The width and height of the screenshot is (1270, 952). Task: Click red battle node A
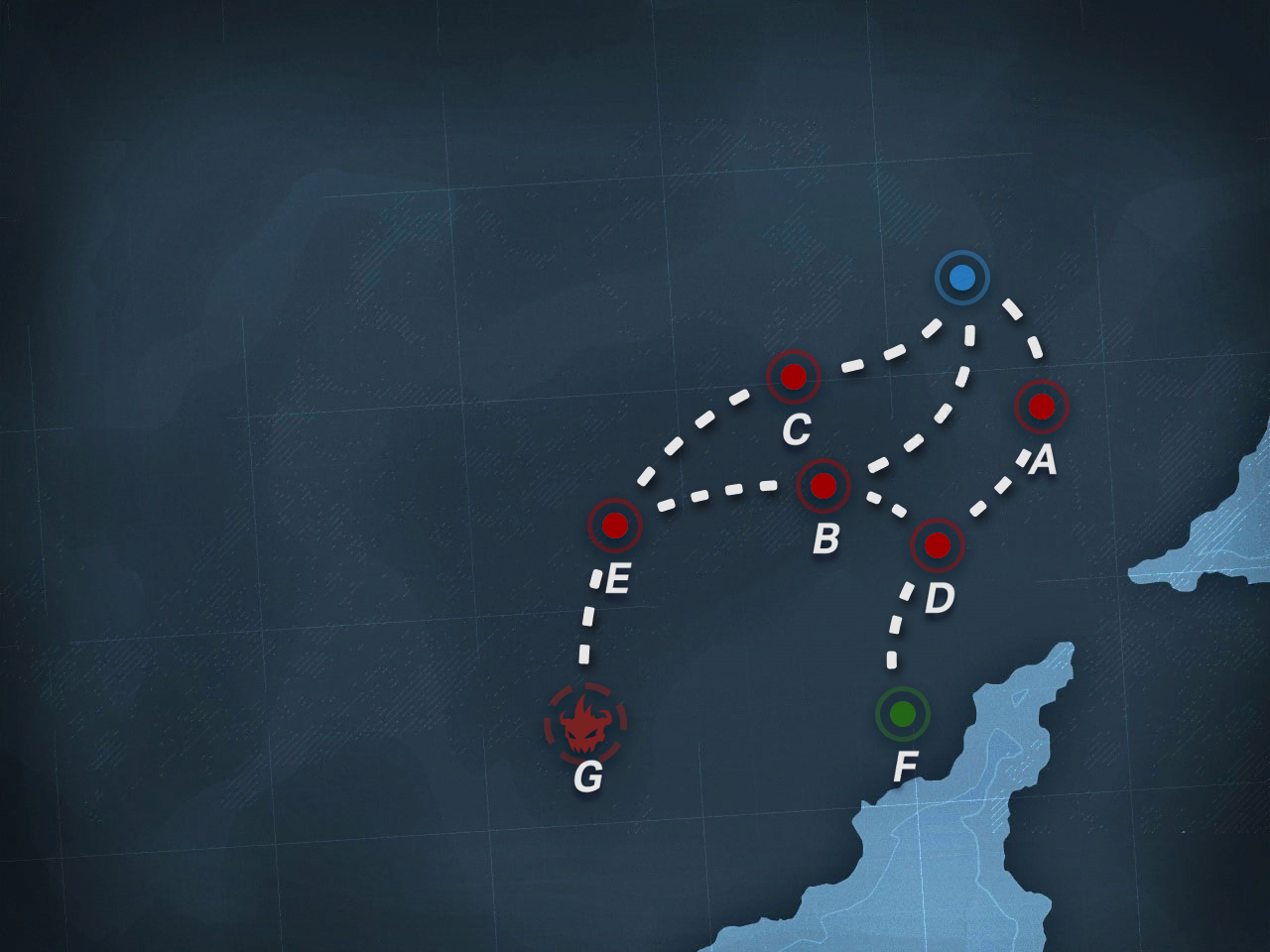tap(1041, 406)
